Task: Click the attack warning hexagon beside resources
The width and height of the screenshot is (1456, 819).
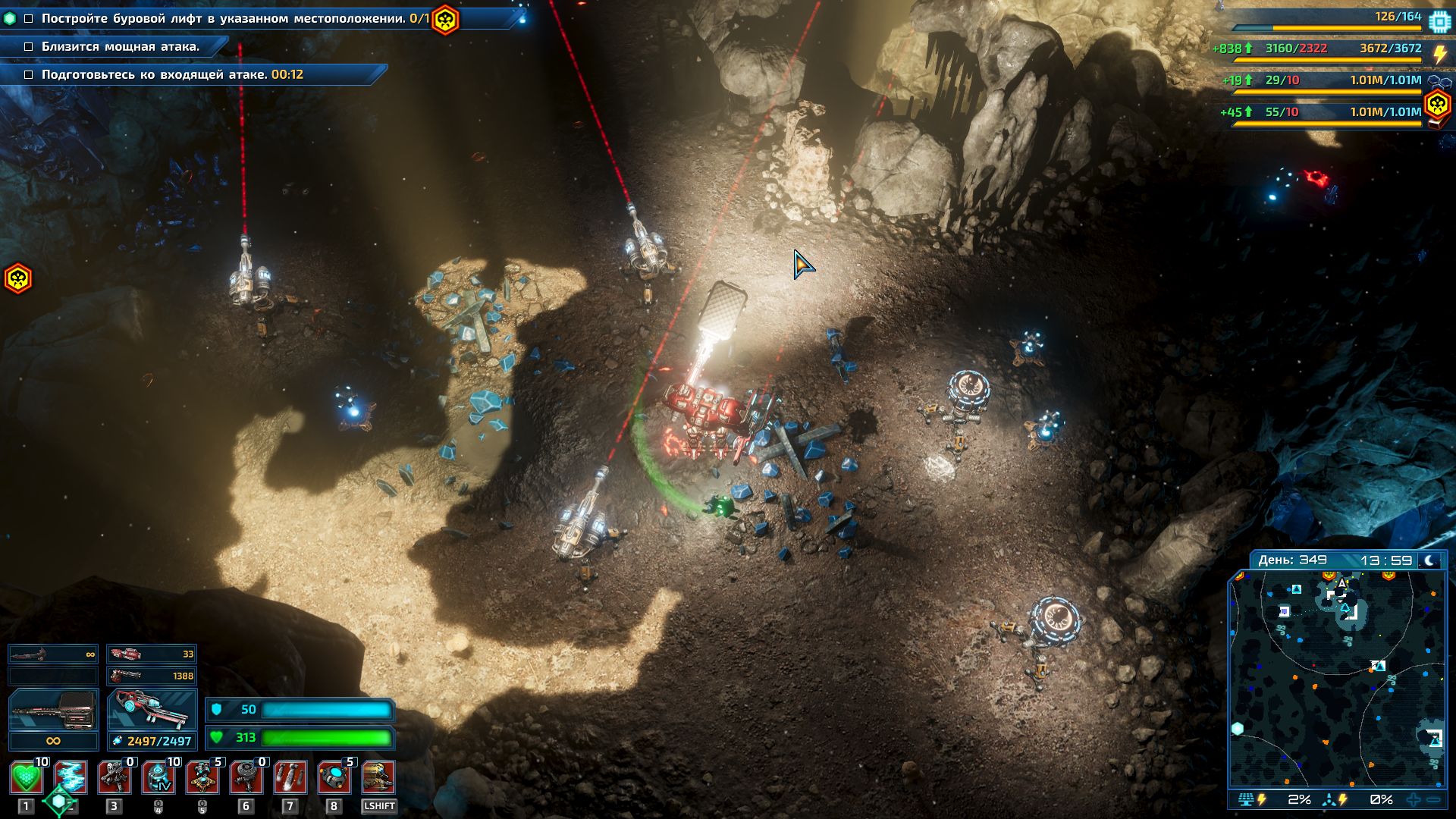Action: [x=1437, y=104]
